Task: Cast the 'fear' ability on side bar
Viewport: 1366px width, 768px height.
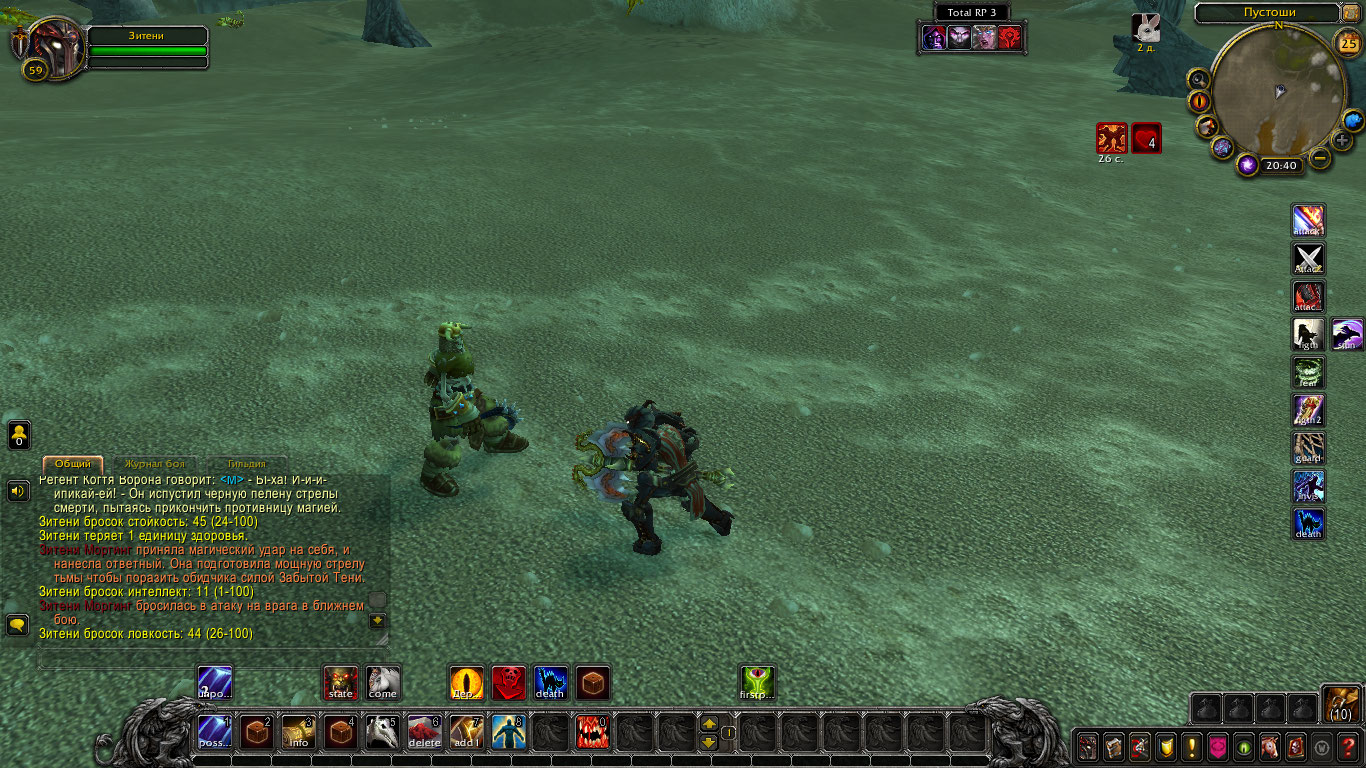Action: tap(1309, 372)
